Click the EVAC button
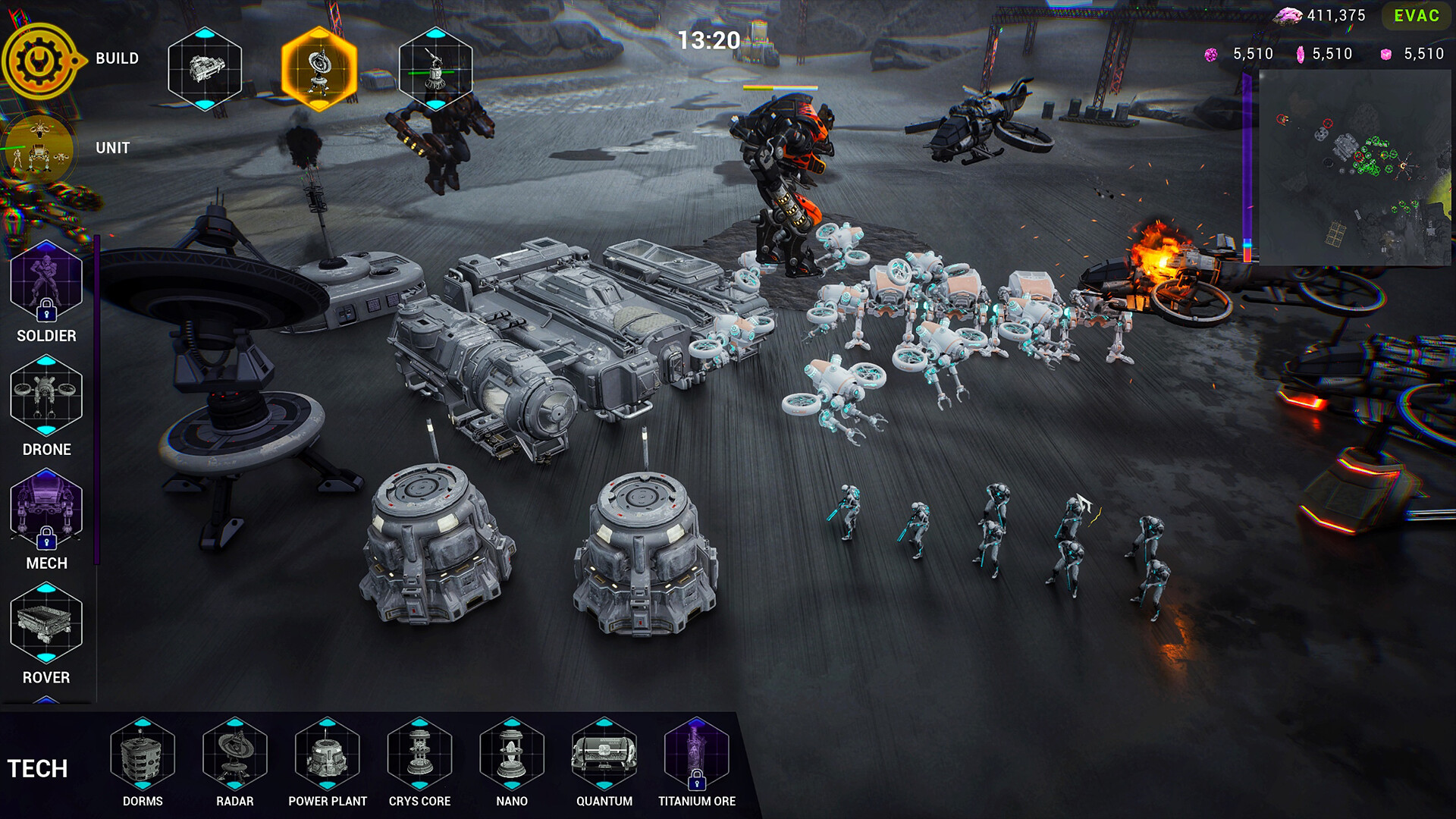 click(x=1416, y=16)
